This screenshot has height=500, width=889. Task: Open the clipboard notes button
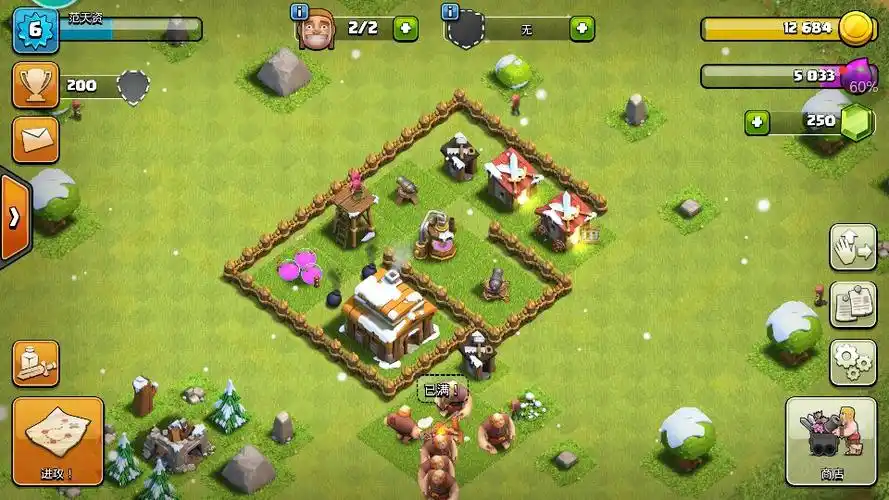pos(852,304)
